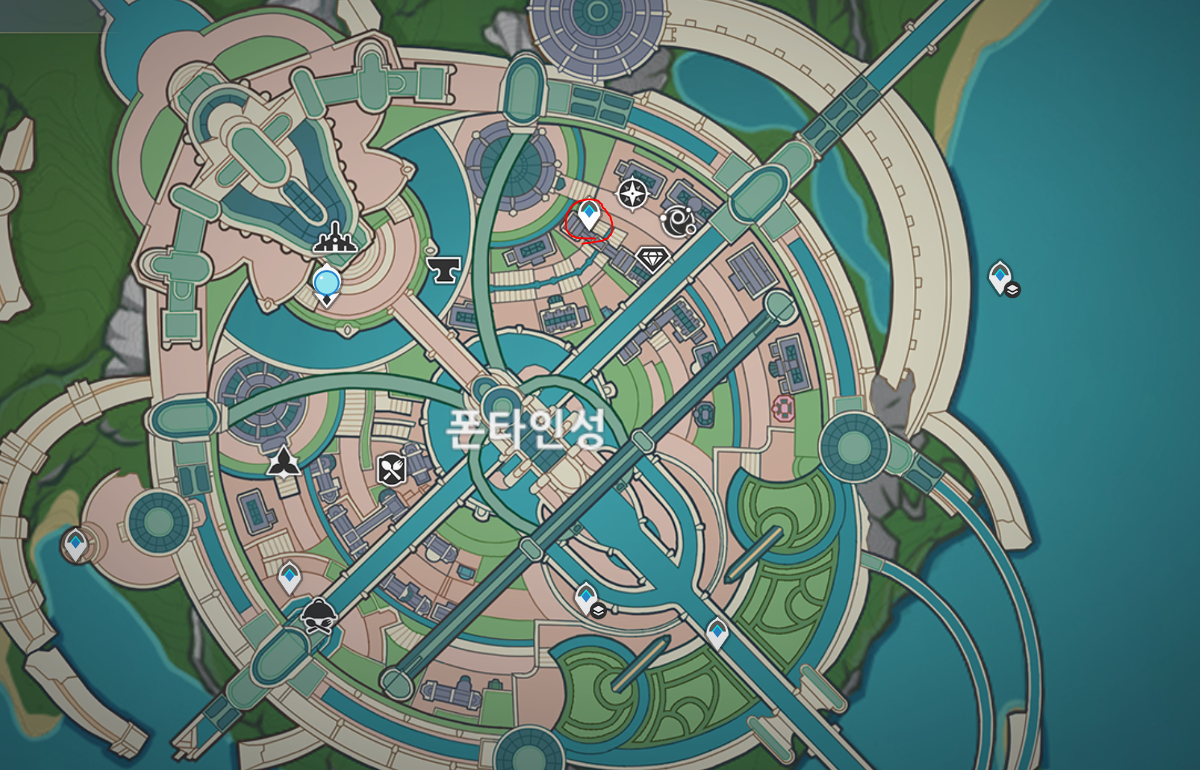Open the palace building silhouette marker
This screenshot has height=770, width=1200.
[334, 237]
